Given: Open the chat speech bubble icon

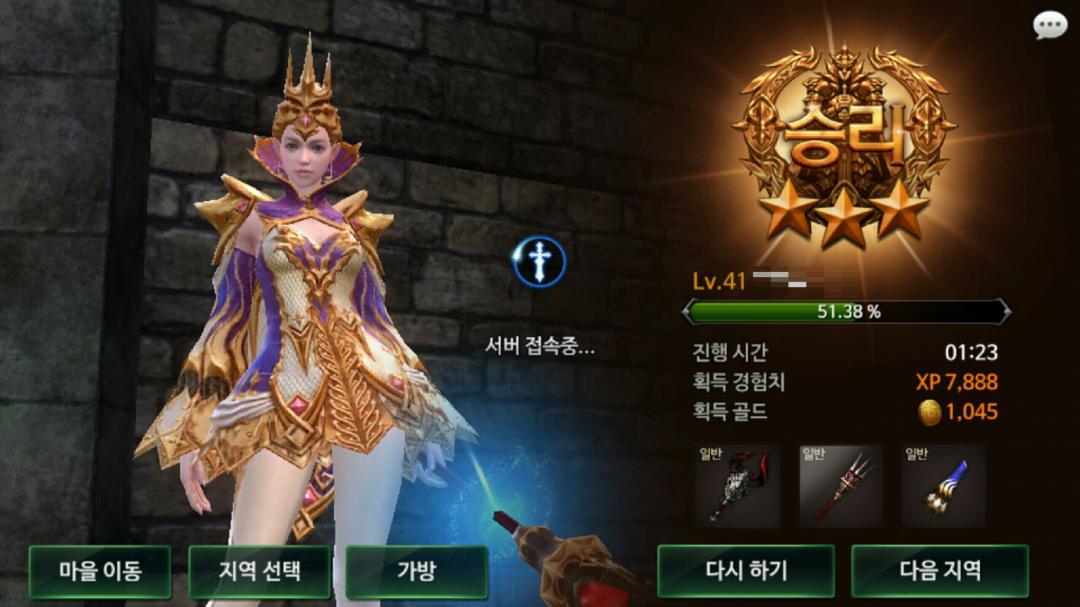Looking at the screenshot, I should coord(1050,26).
